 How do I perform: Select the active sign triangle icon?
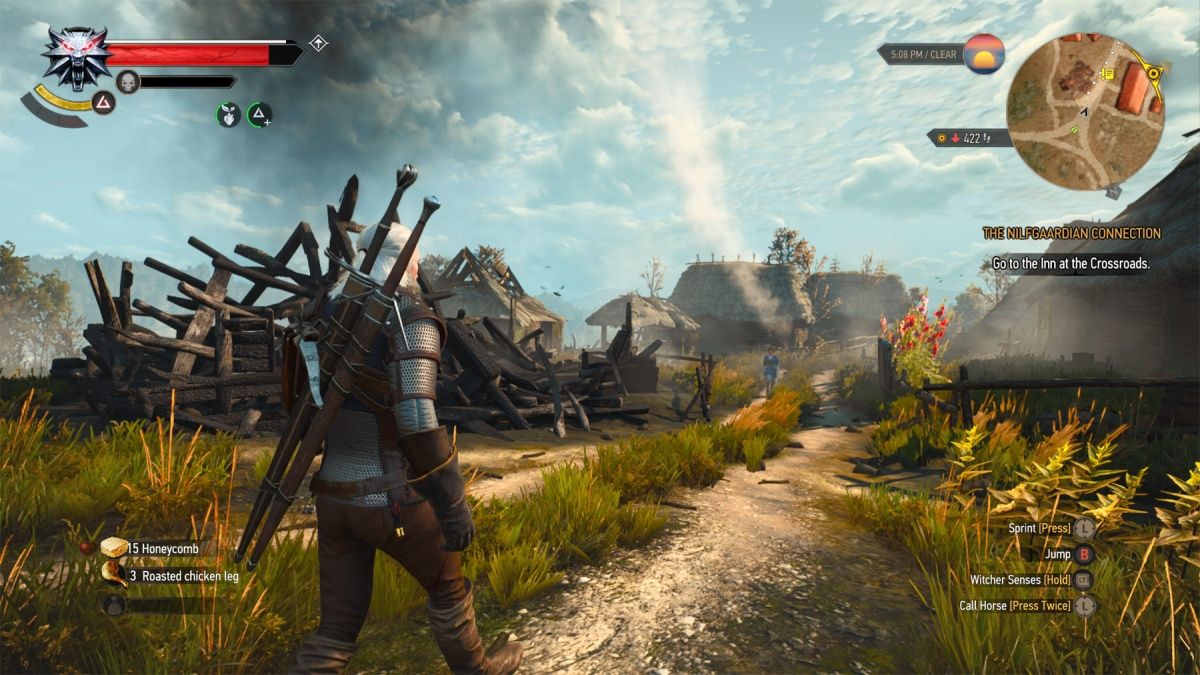104,102
